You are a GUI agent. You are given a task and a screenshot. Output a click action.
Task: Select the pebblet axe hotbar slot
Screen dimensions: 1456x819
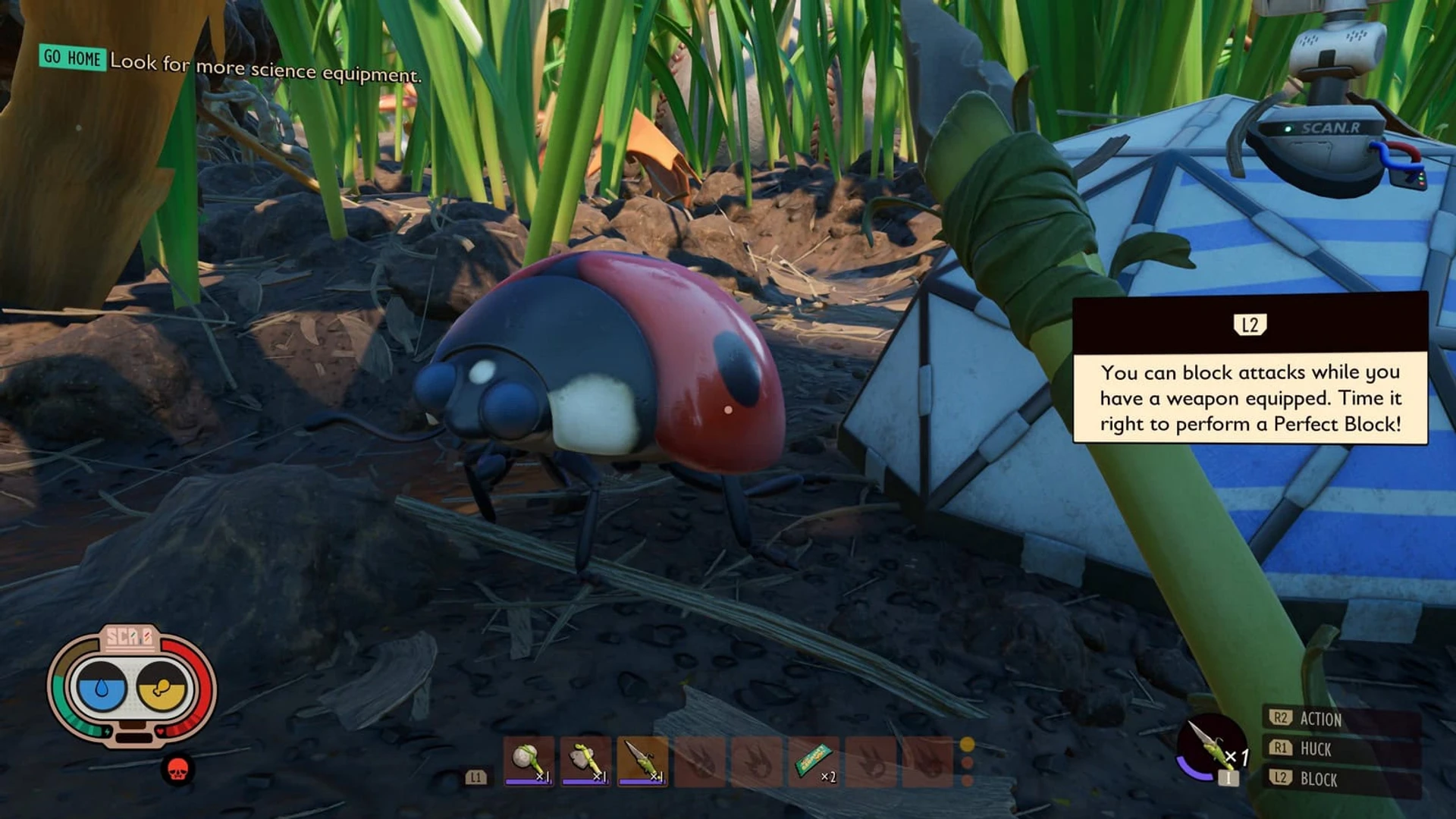pyautogui.click(x=585, y=761)
